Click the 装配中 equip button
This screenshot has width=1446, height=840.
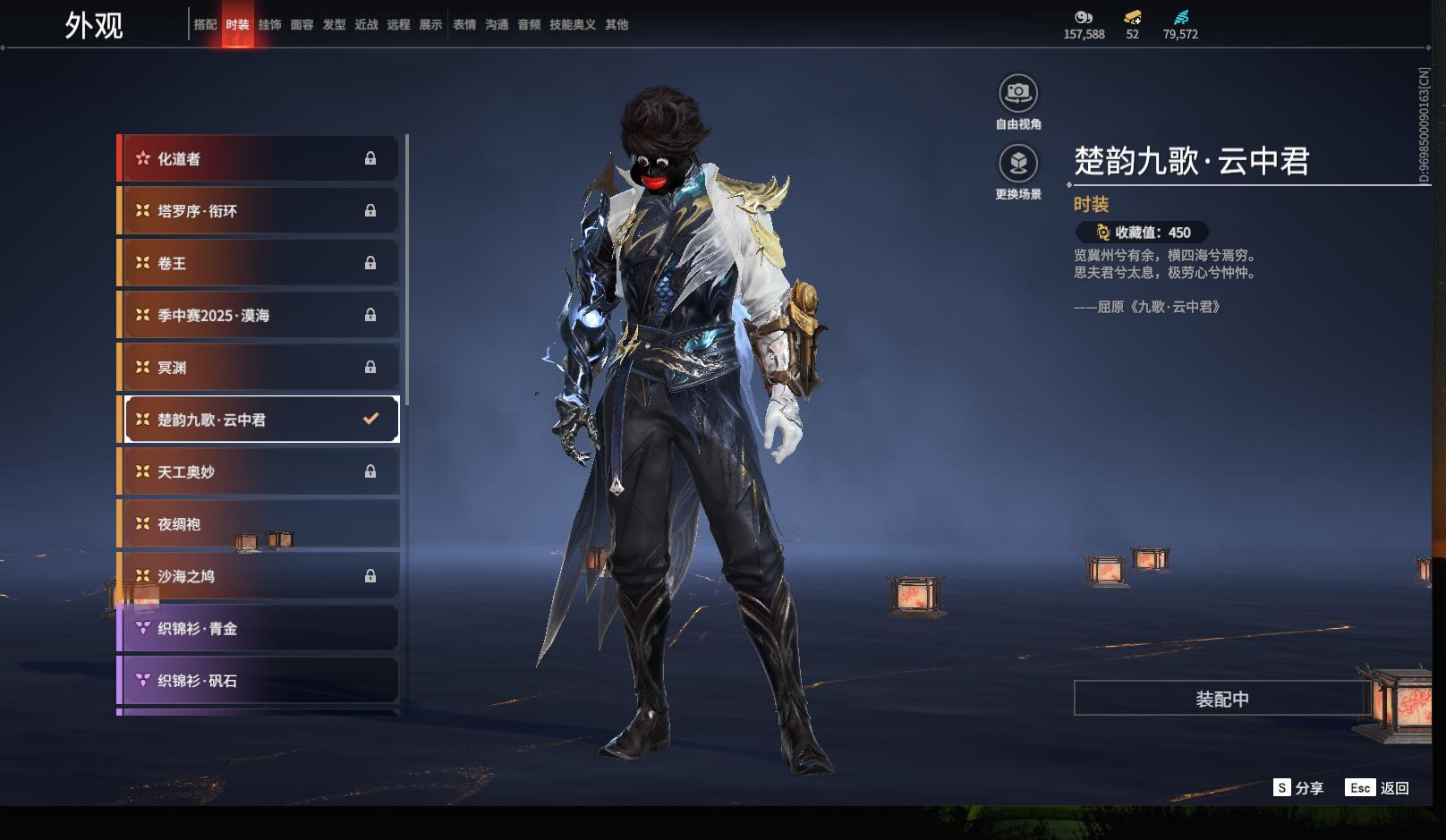tap(1221, 699)
